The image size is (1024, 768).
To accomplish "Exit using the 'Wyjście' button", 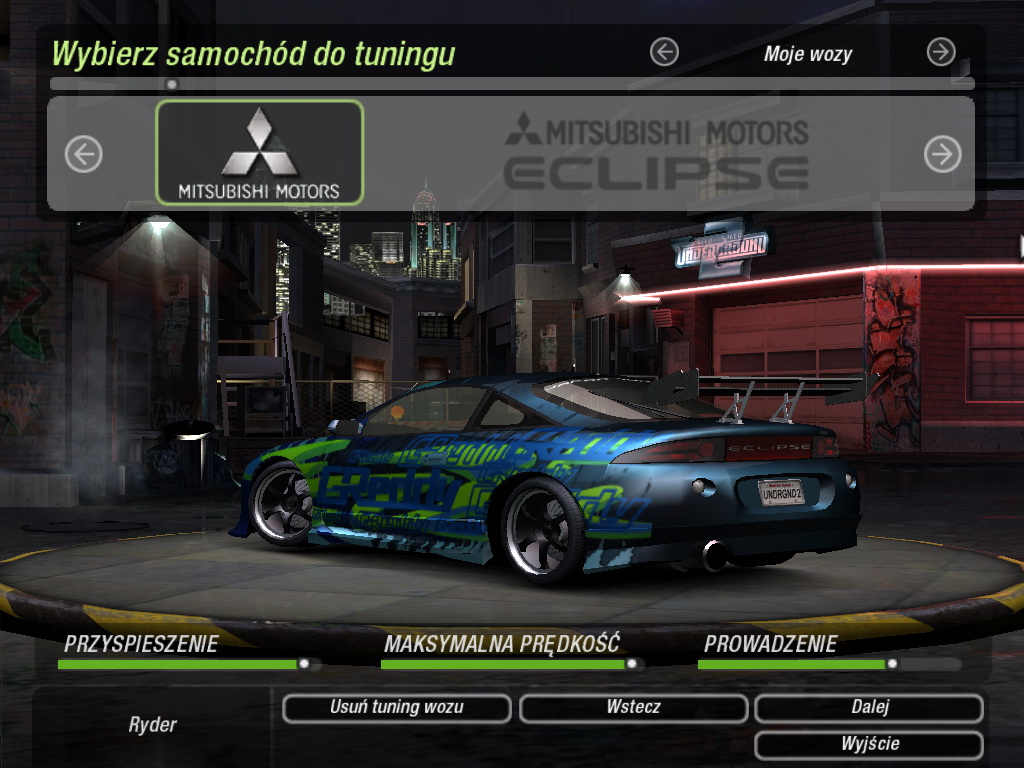I will tap(869, 745).
